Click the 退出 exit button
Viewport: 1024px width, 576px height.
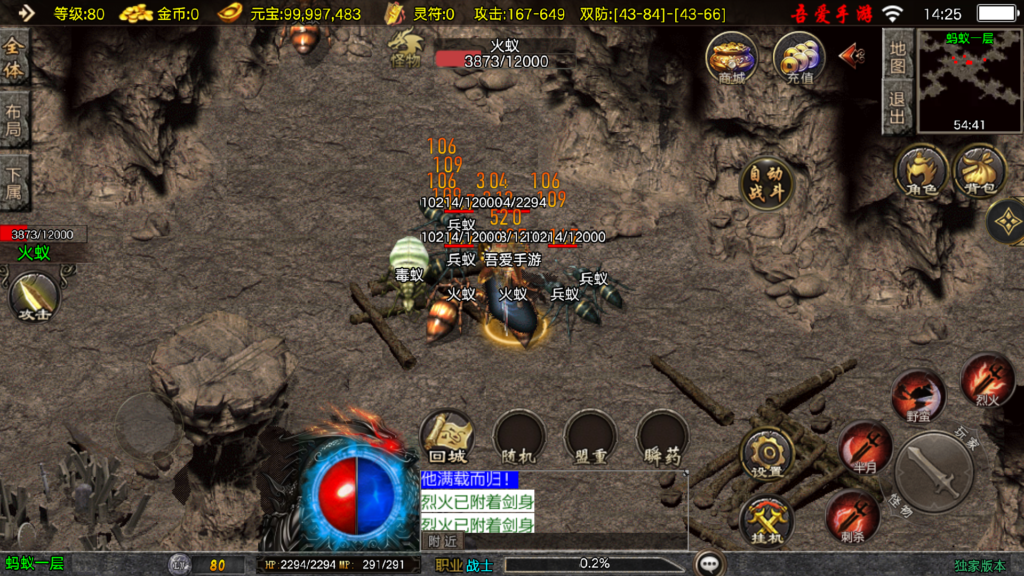[x=898, y=109]
